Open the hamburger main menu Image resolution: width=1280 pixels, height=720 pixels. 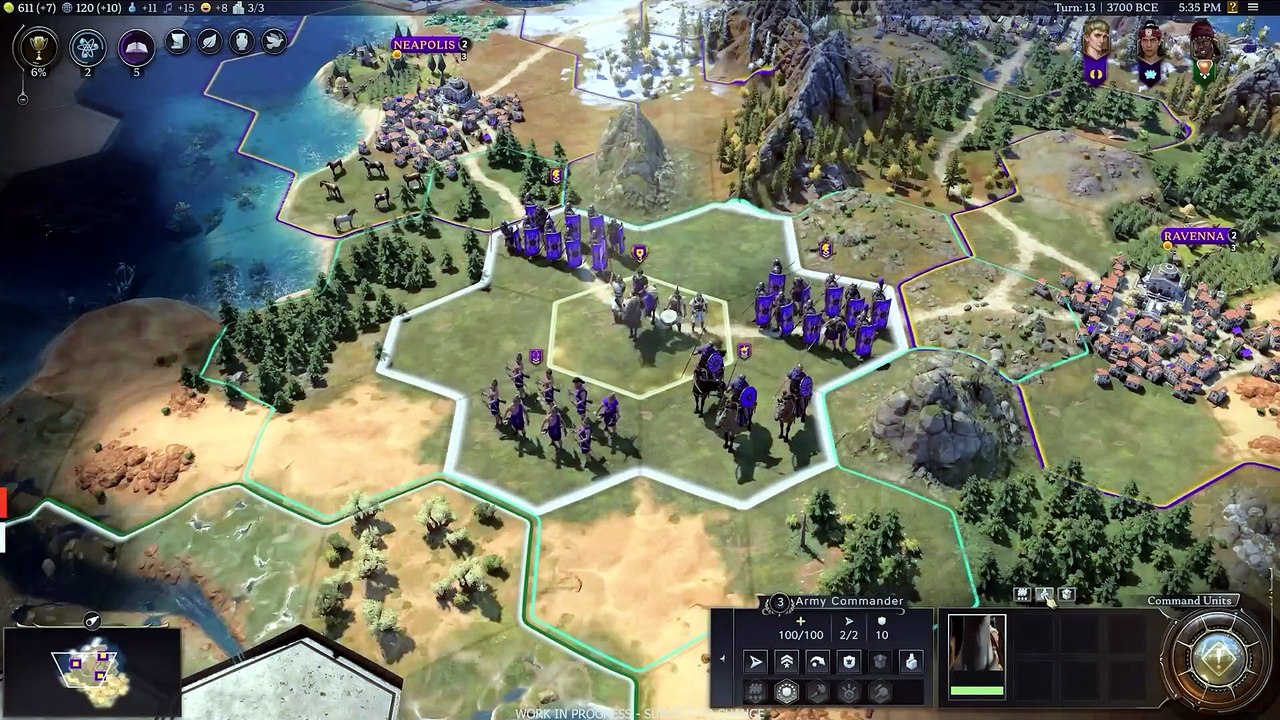(1254, 8)
